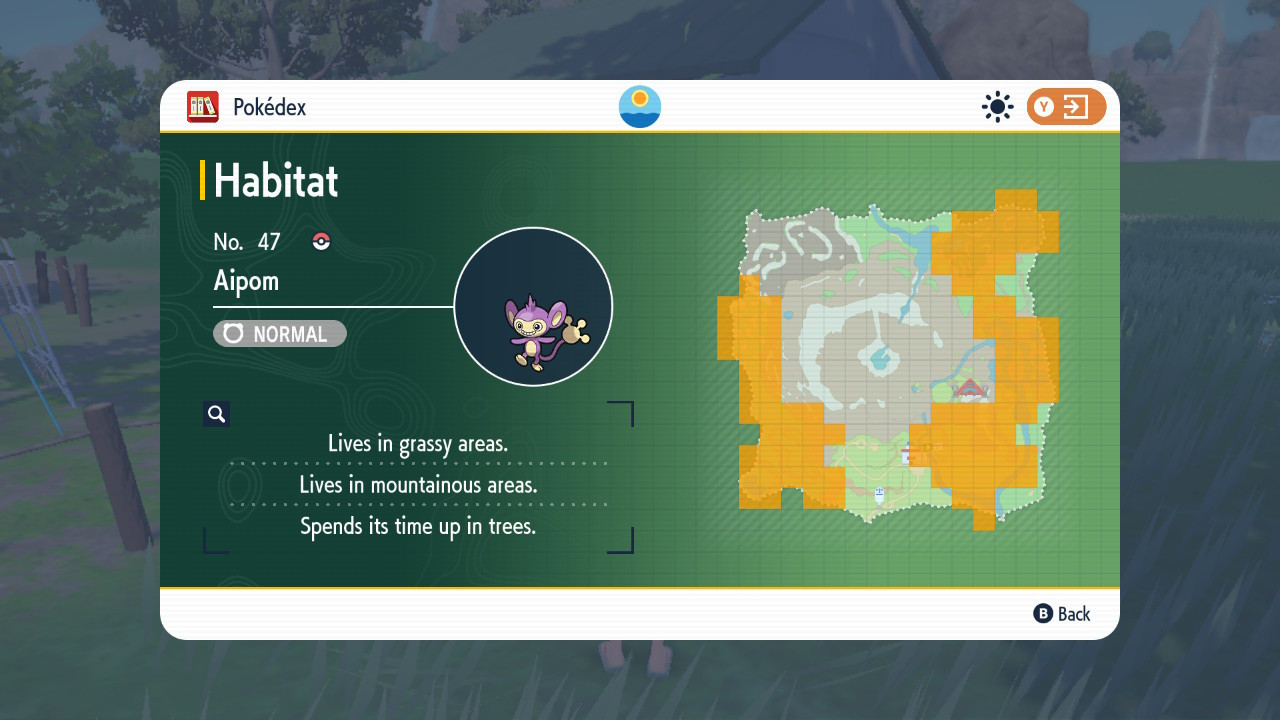Screen dimensions: 1280x720
Task: Click the orange exit button in the header
Action: [1066, 107]
